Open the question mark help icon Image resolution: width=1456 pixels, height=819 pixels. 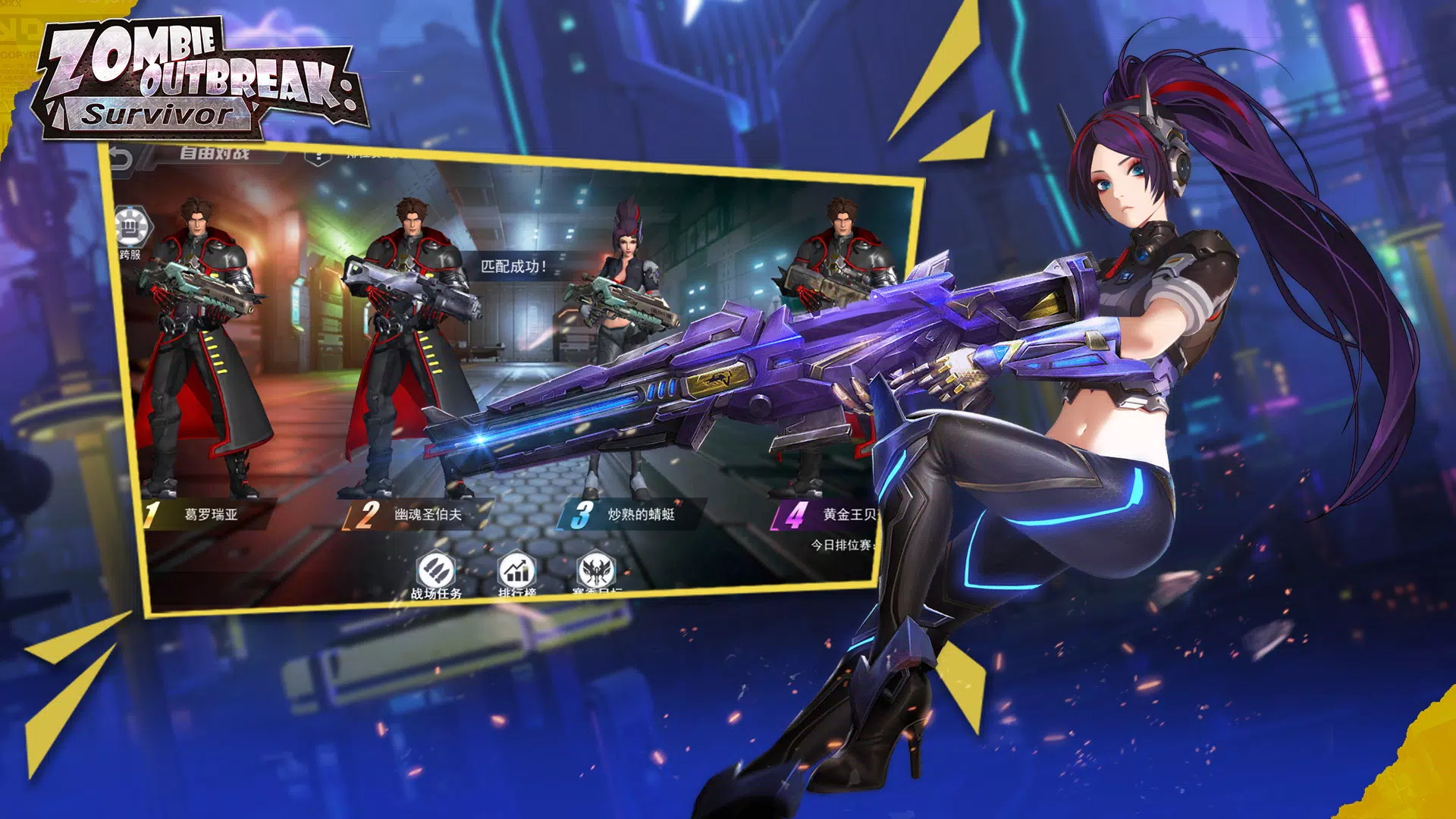pyautogui.click(x=318, y=157)
